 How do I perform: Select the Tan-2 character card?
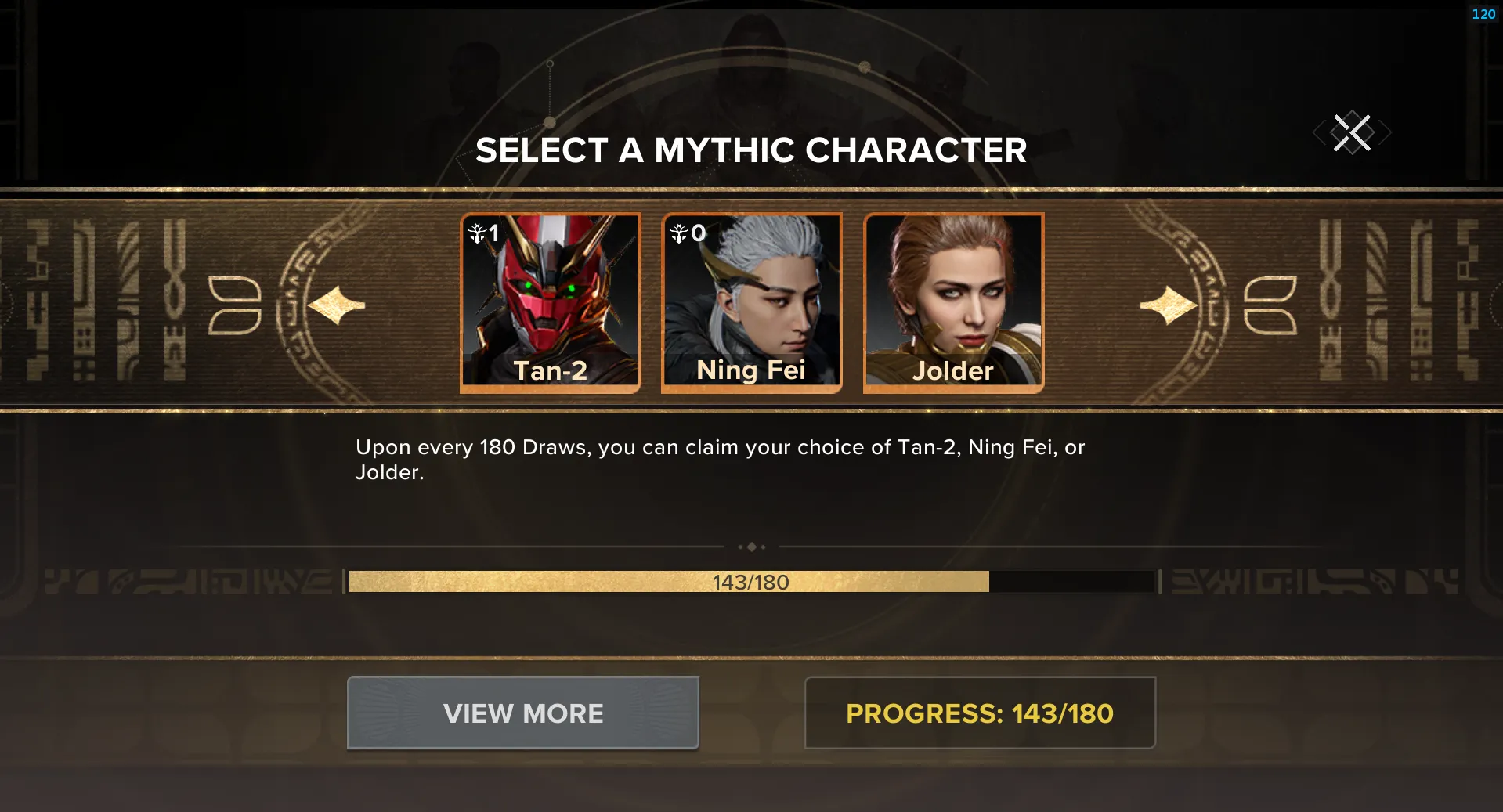550,302
